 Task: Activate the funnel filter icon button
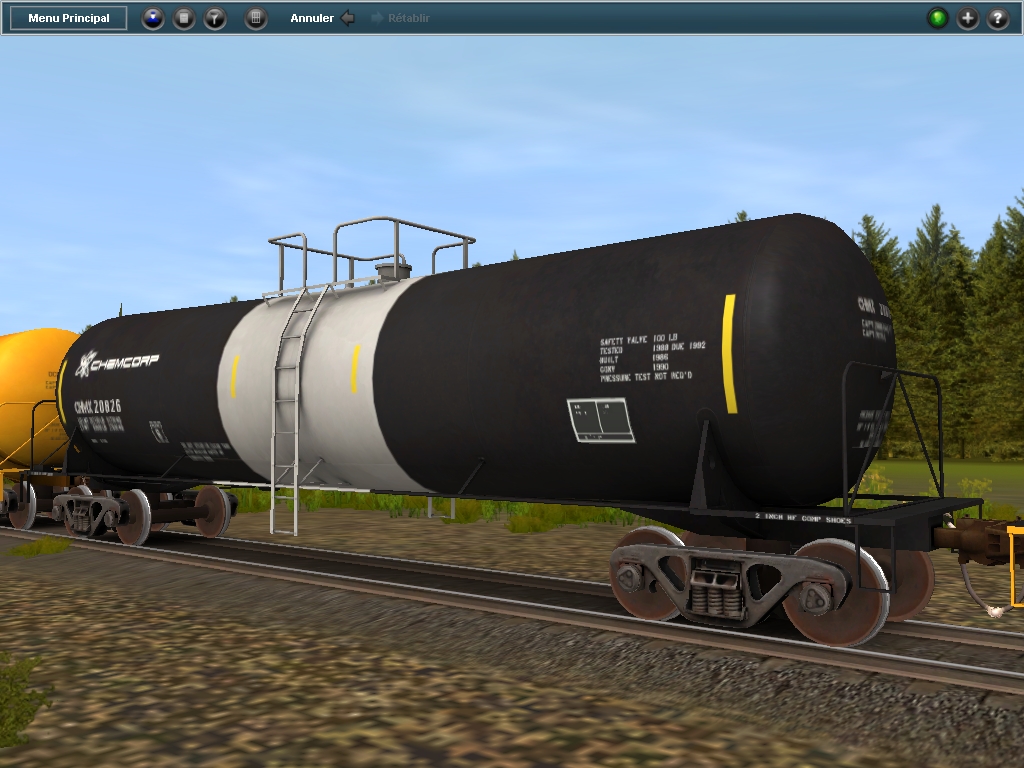pos(215,18)
